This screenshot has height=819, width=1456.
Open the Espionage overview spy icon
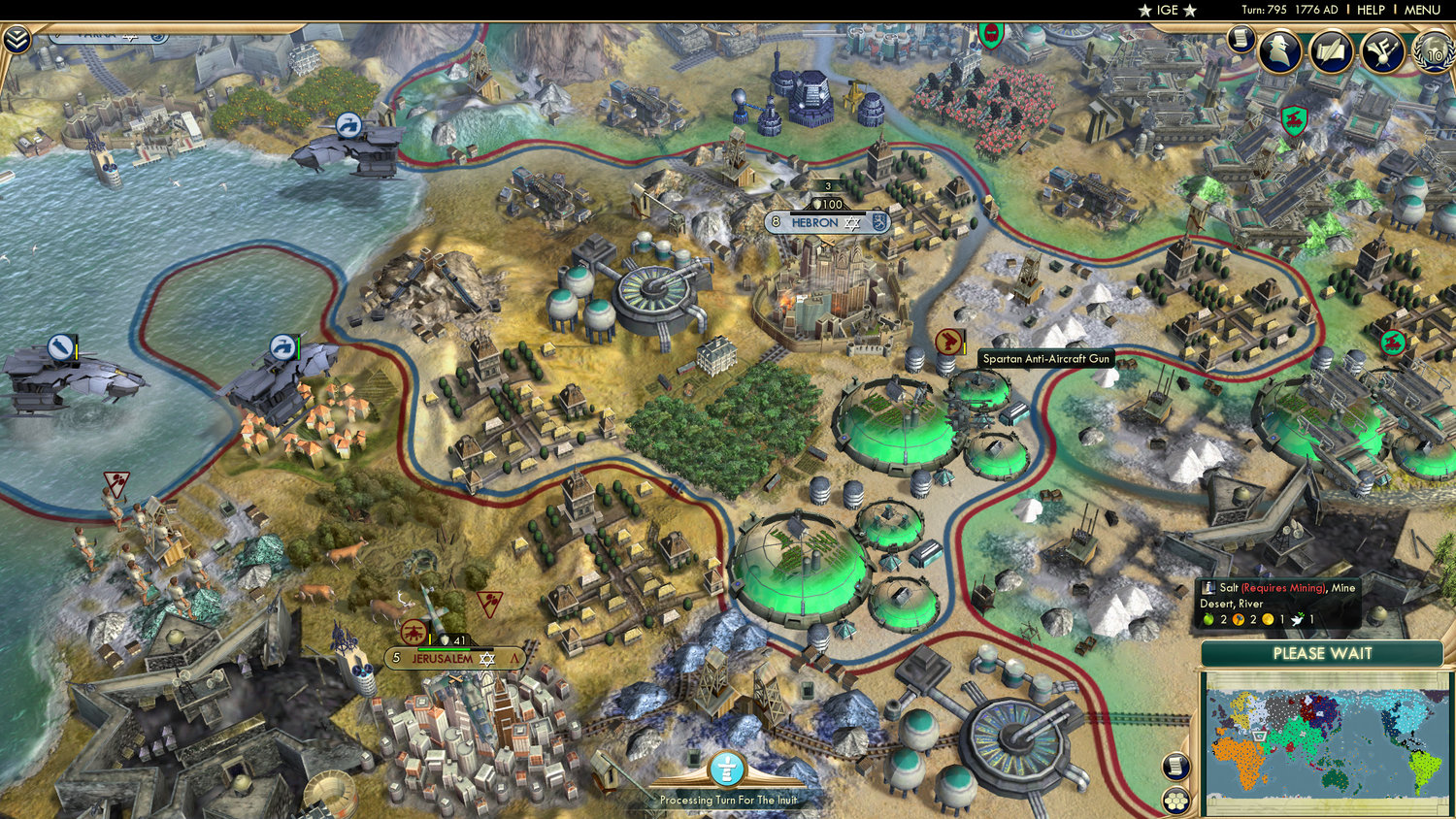(1279, 50)
